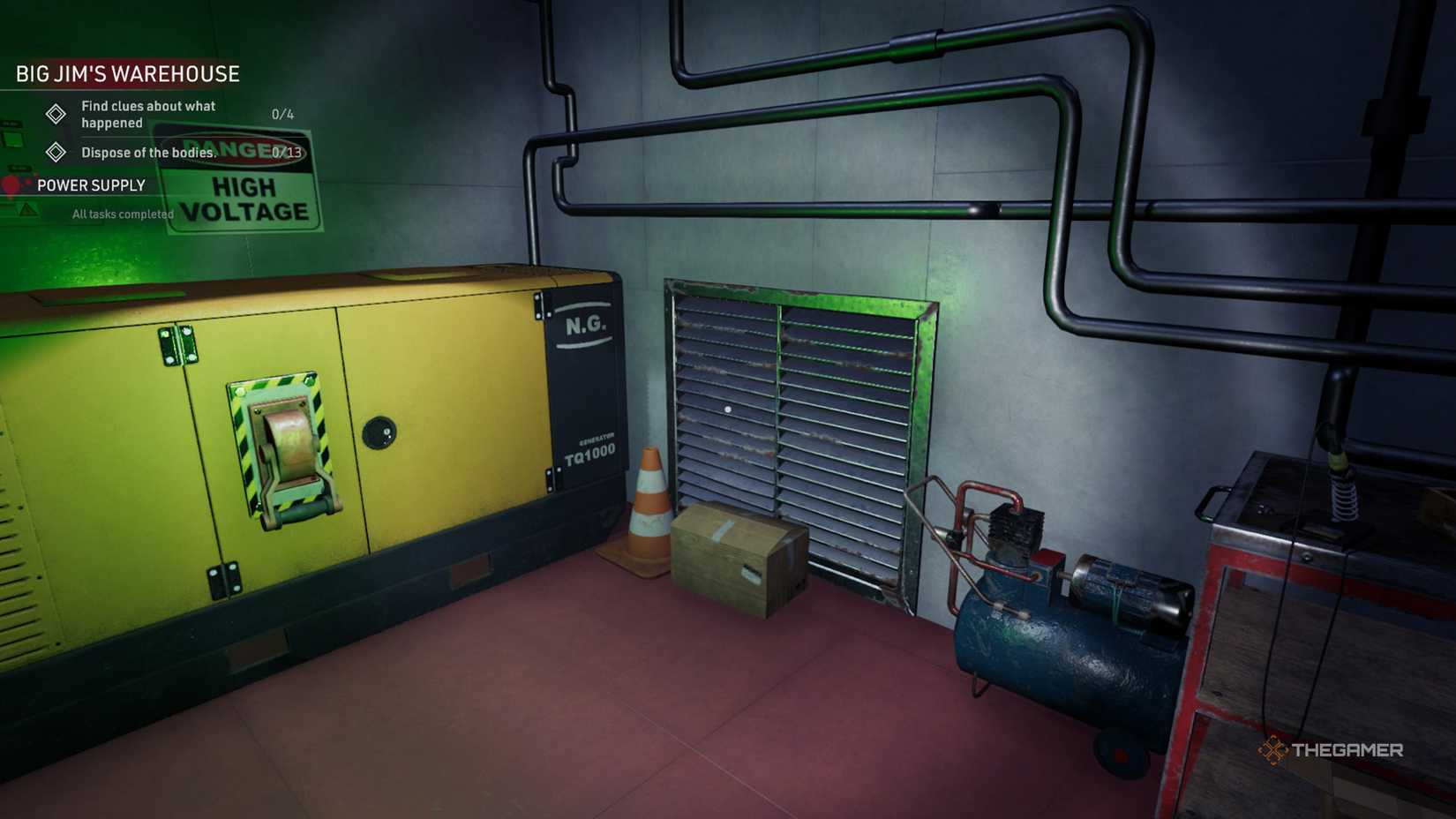Click the 0/4 clues progress counter
Screen dimensions: 1456x819
click(x=282, y=114)
